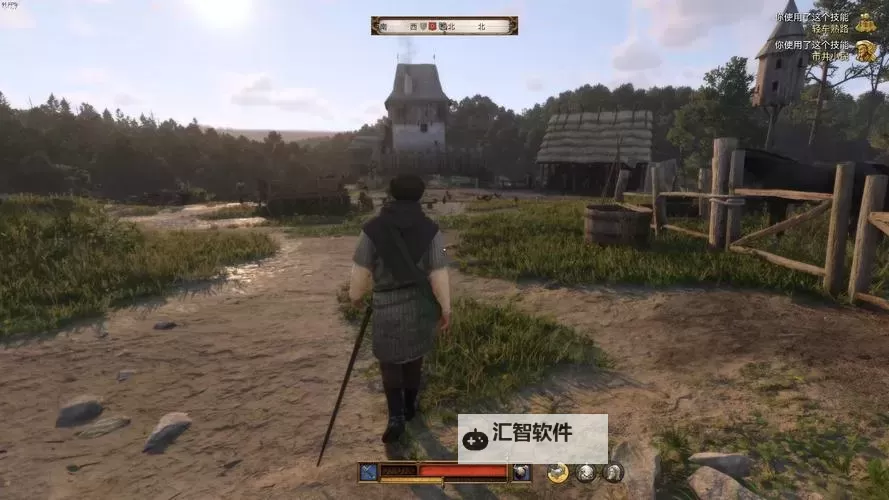Screen dimensions: 889x500
Task: Click the gold-ringed status icon
Action: (558, 473)
